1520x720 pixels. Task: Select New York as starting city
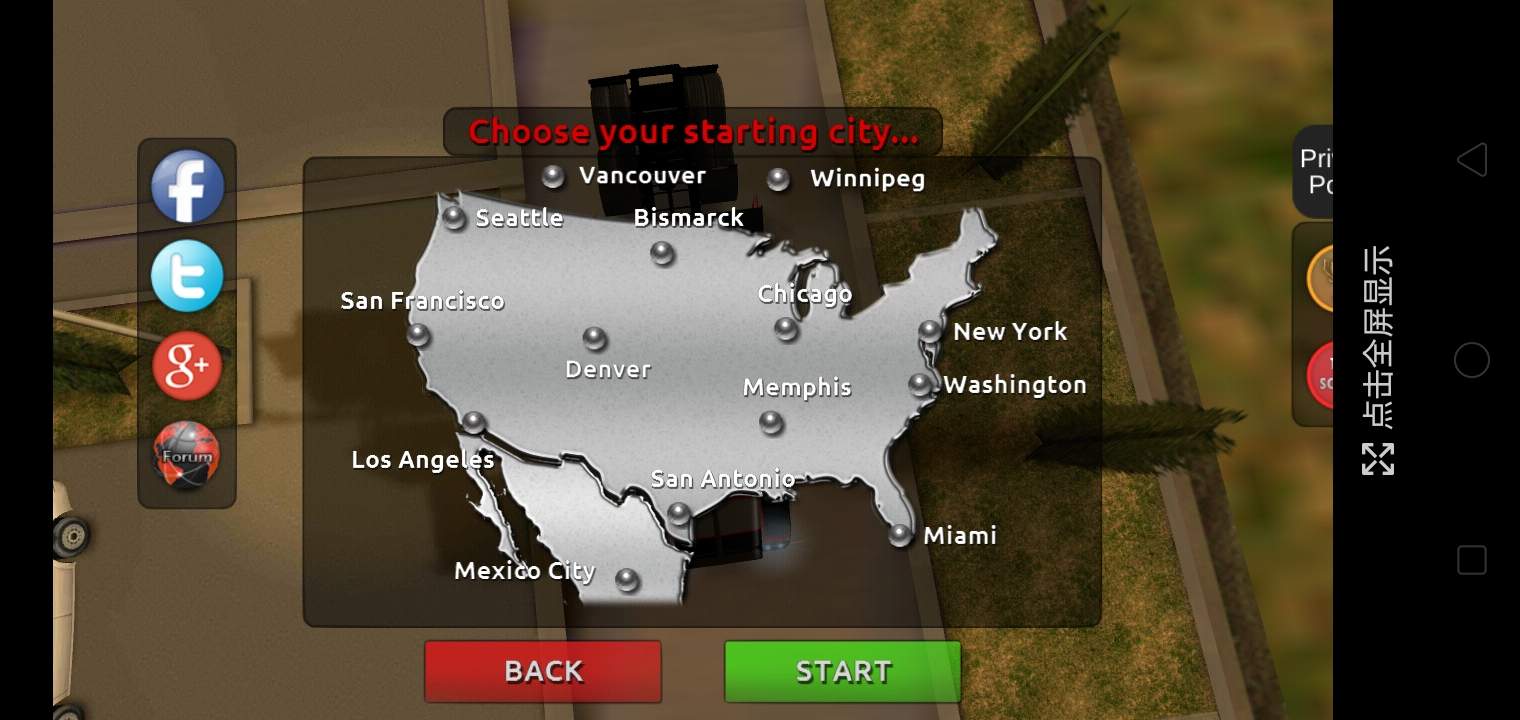pyautogui.click(x=931, y=330)
